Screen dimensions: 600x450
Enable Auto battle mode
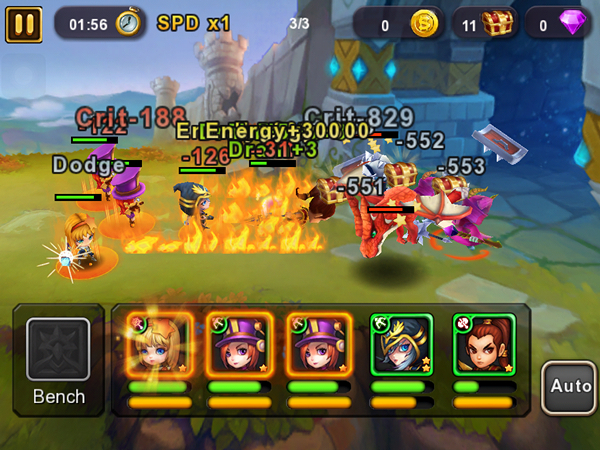[570, 384]
